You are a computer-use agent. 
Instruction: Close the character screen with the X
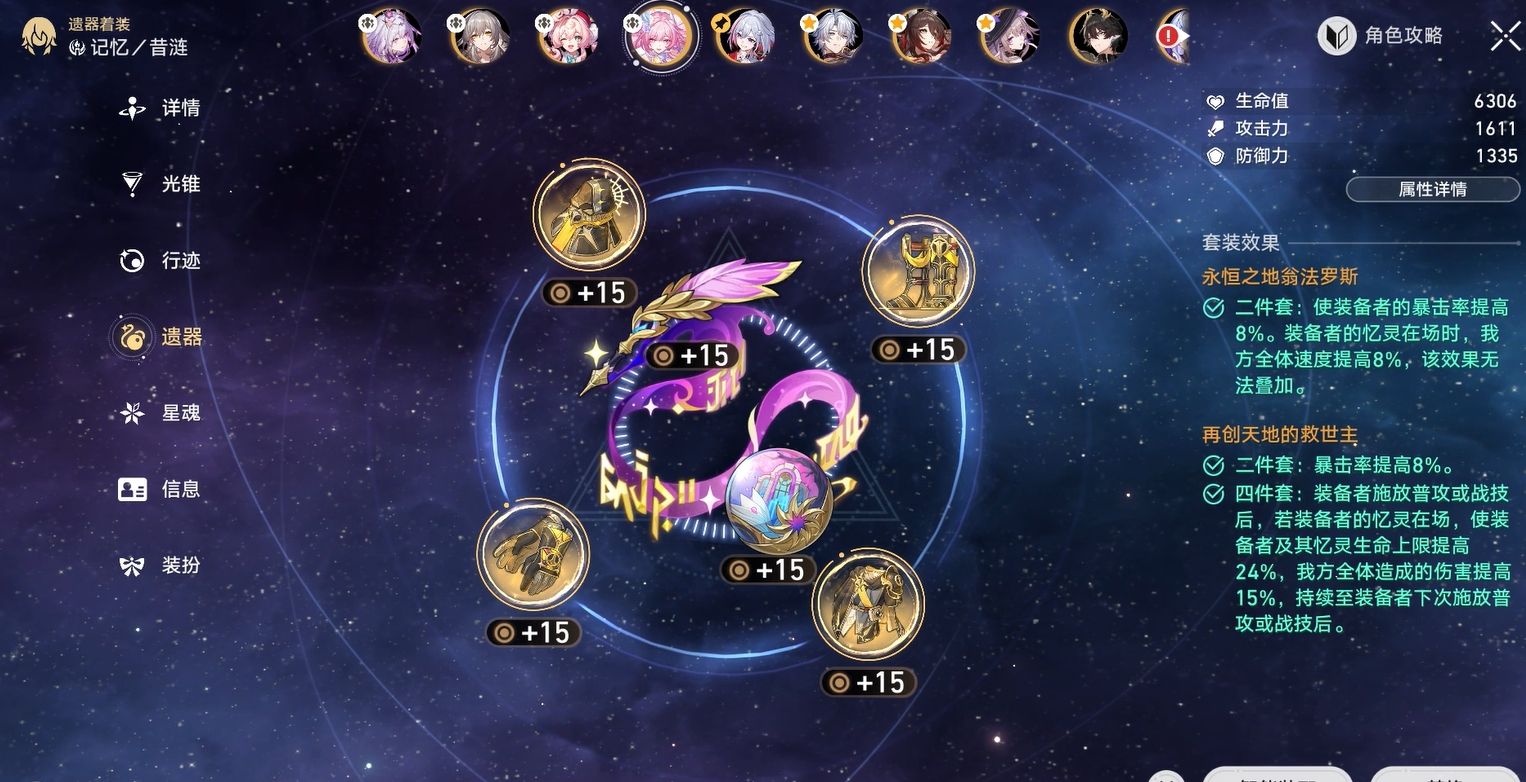(x=1505, y=36)
